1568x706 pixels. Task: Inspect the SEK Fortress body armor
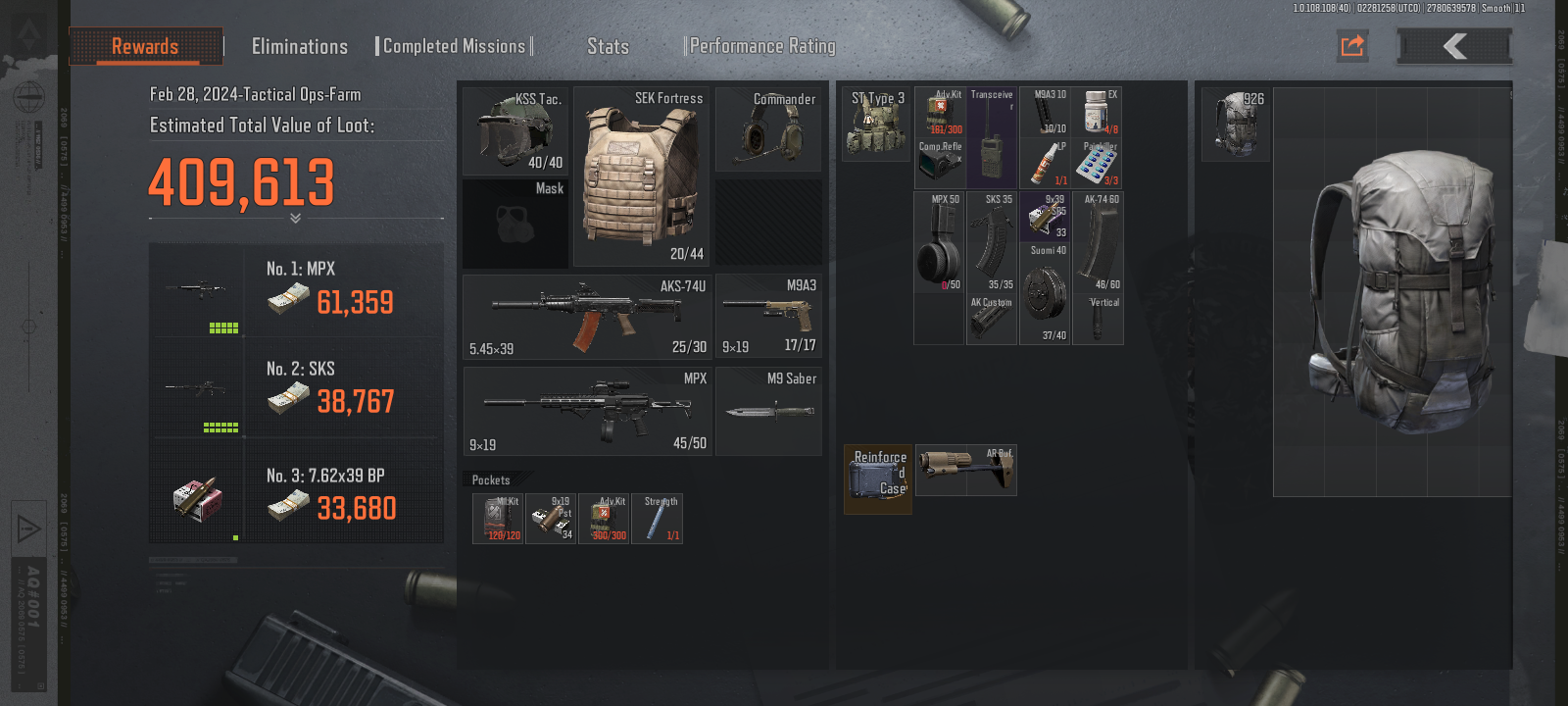click(x=642, y=176)
